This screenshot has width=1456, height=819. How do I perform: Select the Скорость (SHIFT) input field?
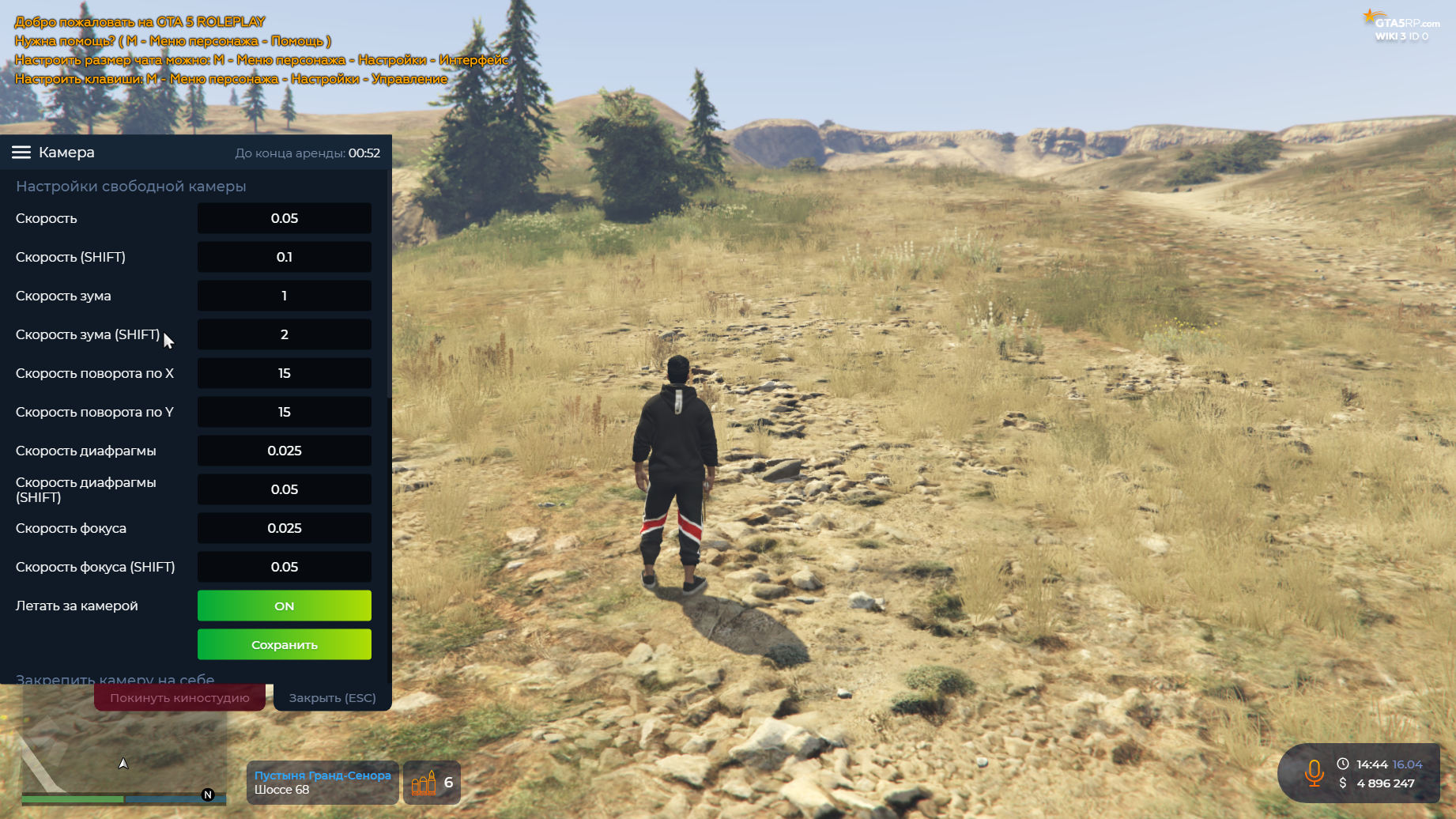coord(284,257)
